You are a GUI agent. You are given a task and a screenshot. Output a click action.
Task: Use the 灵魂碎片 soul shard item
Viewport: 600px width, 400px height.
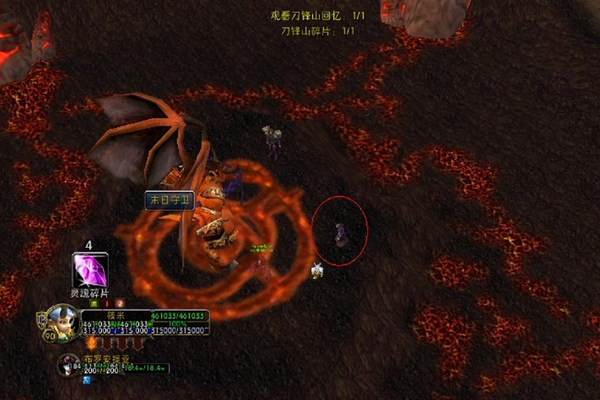point(90,271)
